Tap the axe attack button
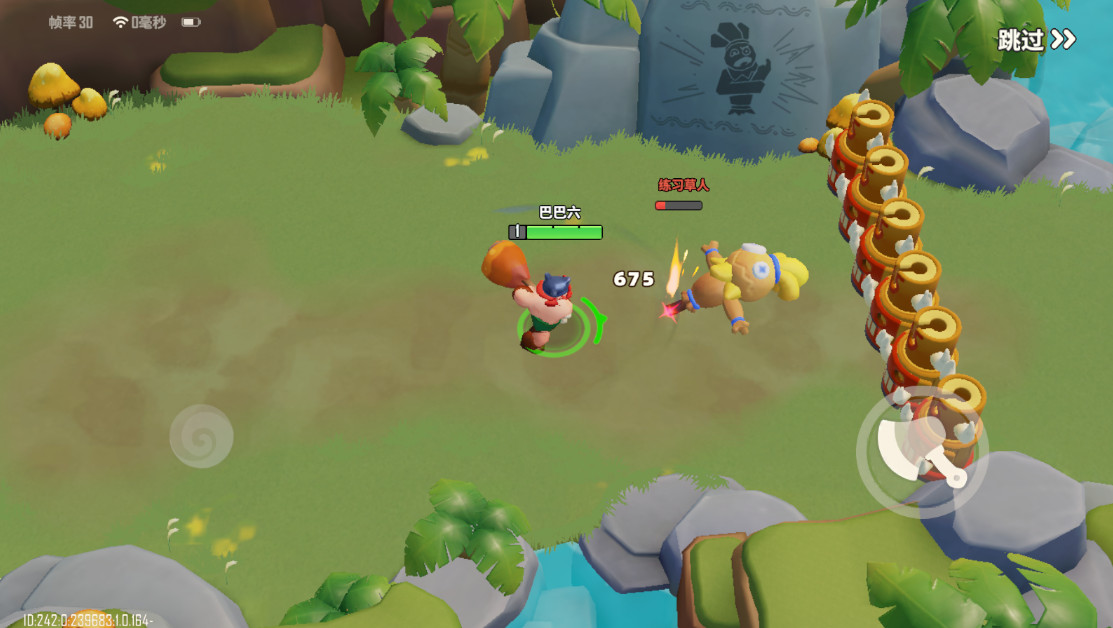This screenshot has width=1113, height=628. click(x=922, y=451)
